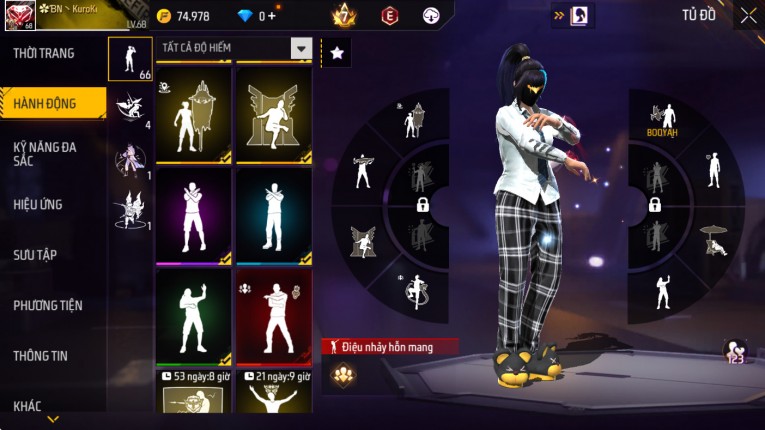
Task: Add diamonds with the plus button
Action: click(x=271, y=16)
